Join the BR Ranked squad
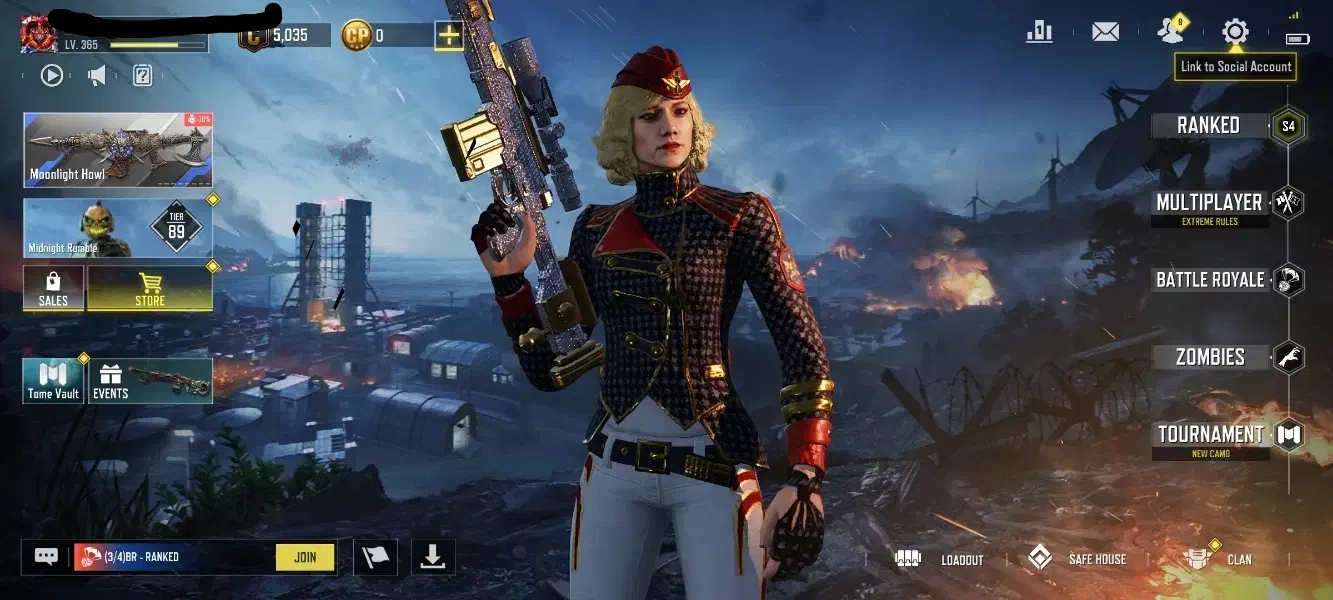 (305, 557)
